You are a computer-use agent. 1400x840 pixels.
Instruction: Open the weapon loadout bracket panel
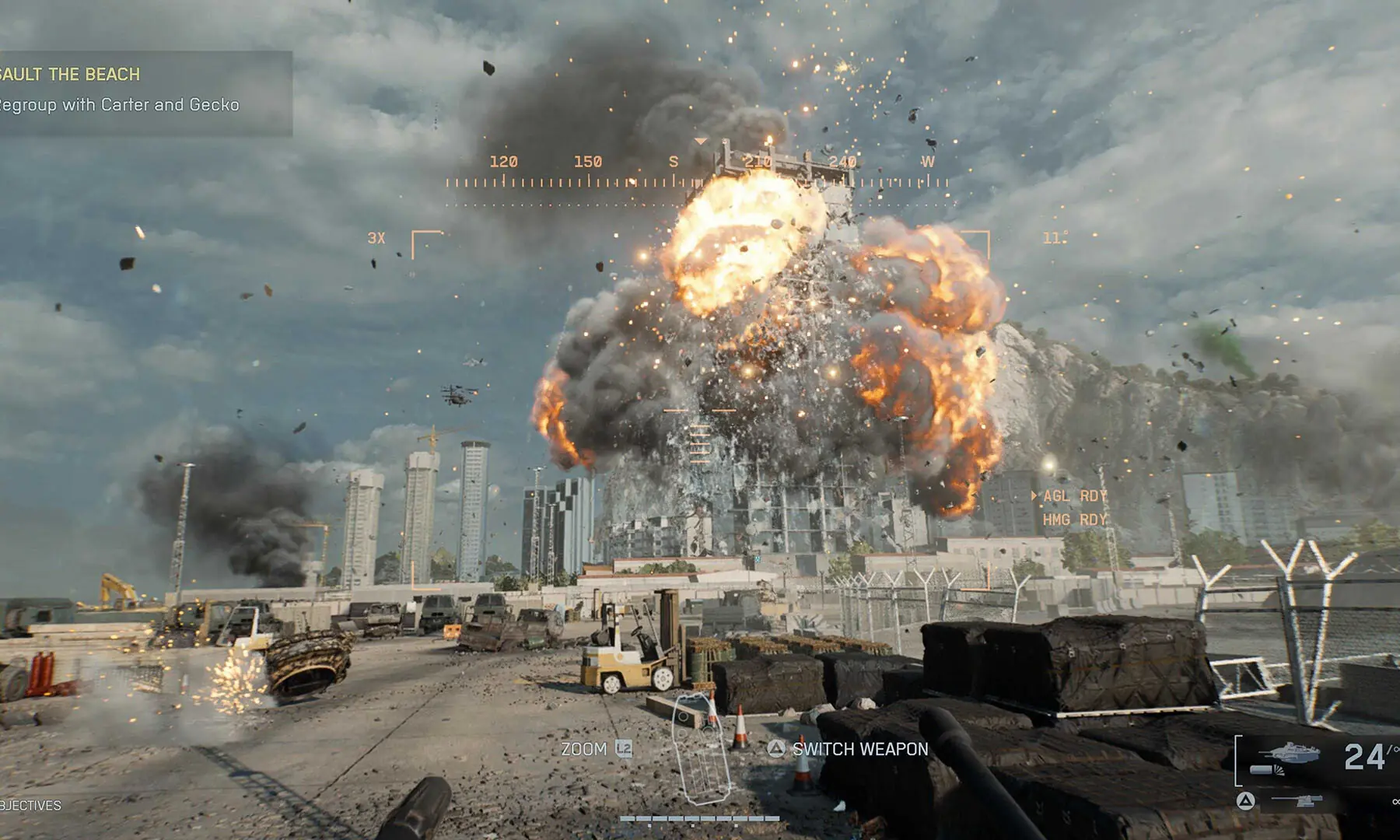tap(1238, 760)
